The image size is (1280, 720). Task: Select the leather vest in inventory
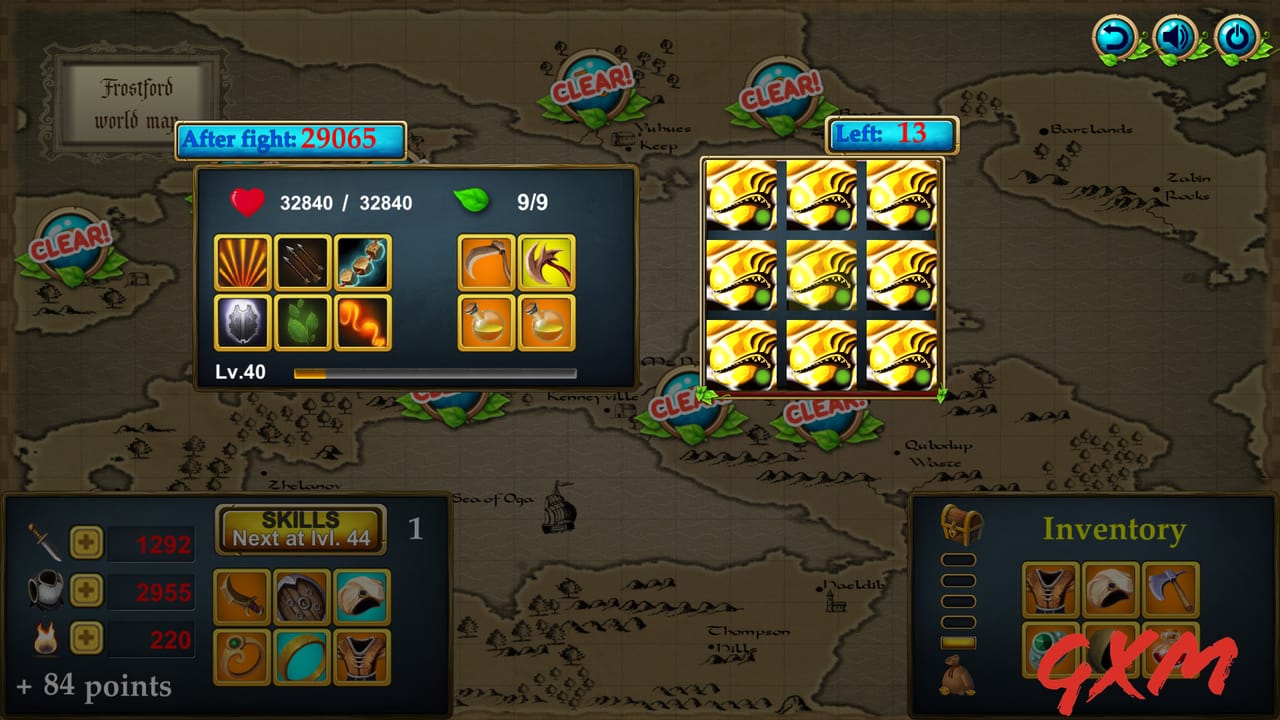1051,589
